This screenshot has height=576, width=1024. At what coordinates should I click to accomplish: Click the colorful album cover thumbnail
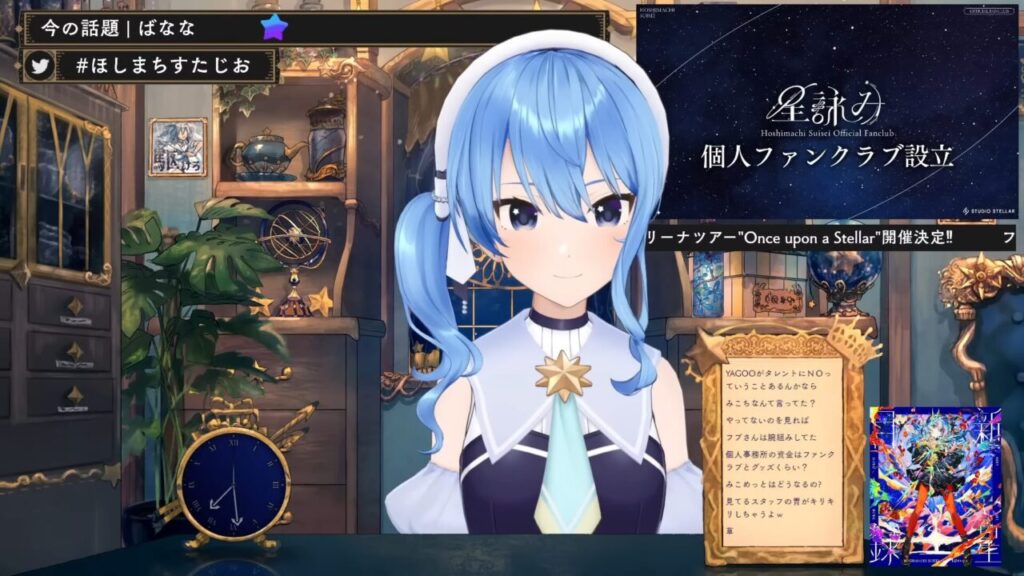click(918, 486)
